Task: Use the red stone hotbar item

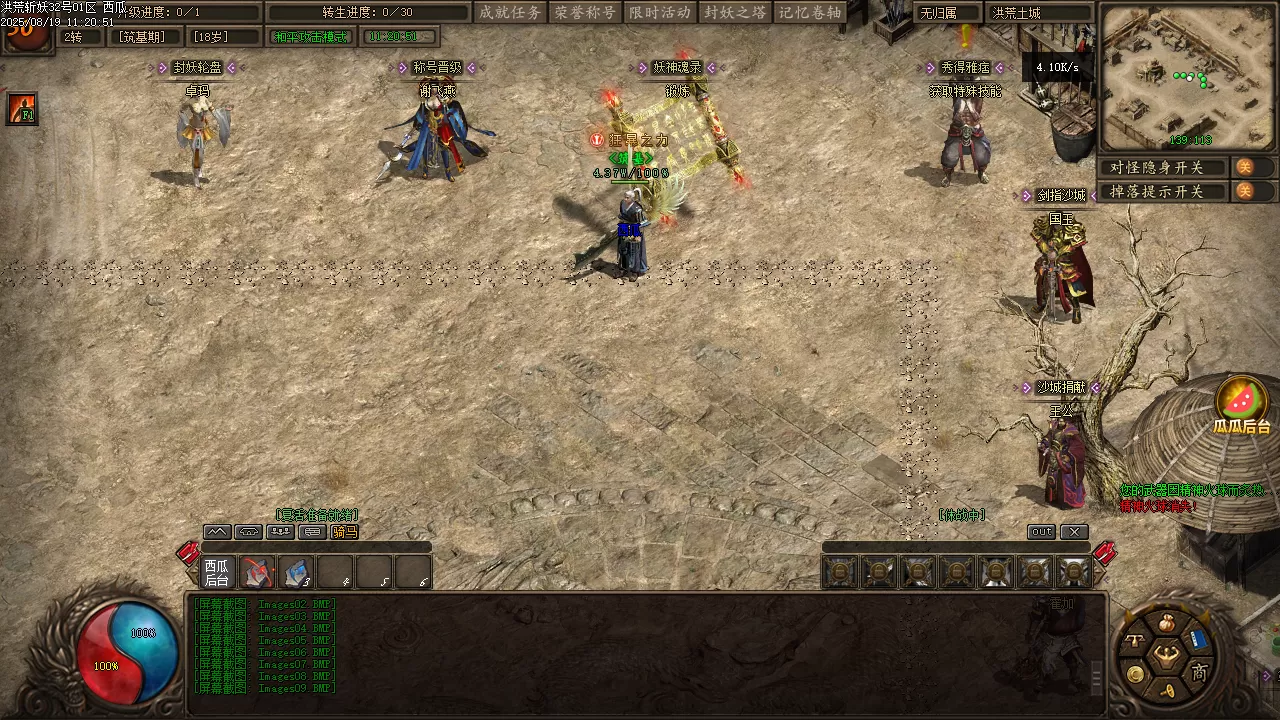Action: 257,572
